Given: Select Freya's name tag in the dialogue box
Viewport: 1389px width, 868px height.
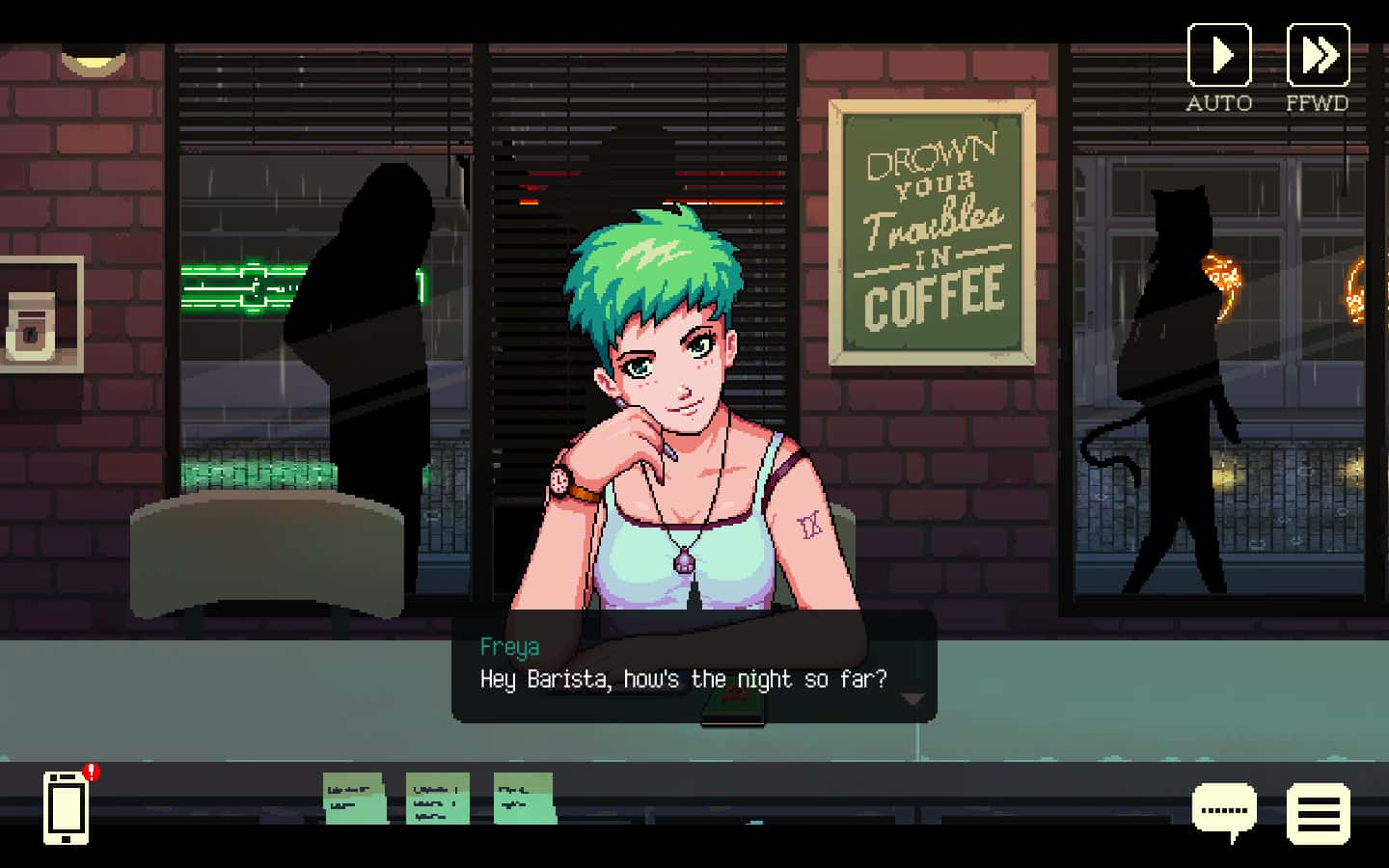Looking at the screenshot, I should [509, 647].
